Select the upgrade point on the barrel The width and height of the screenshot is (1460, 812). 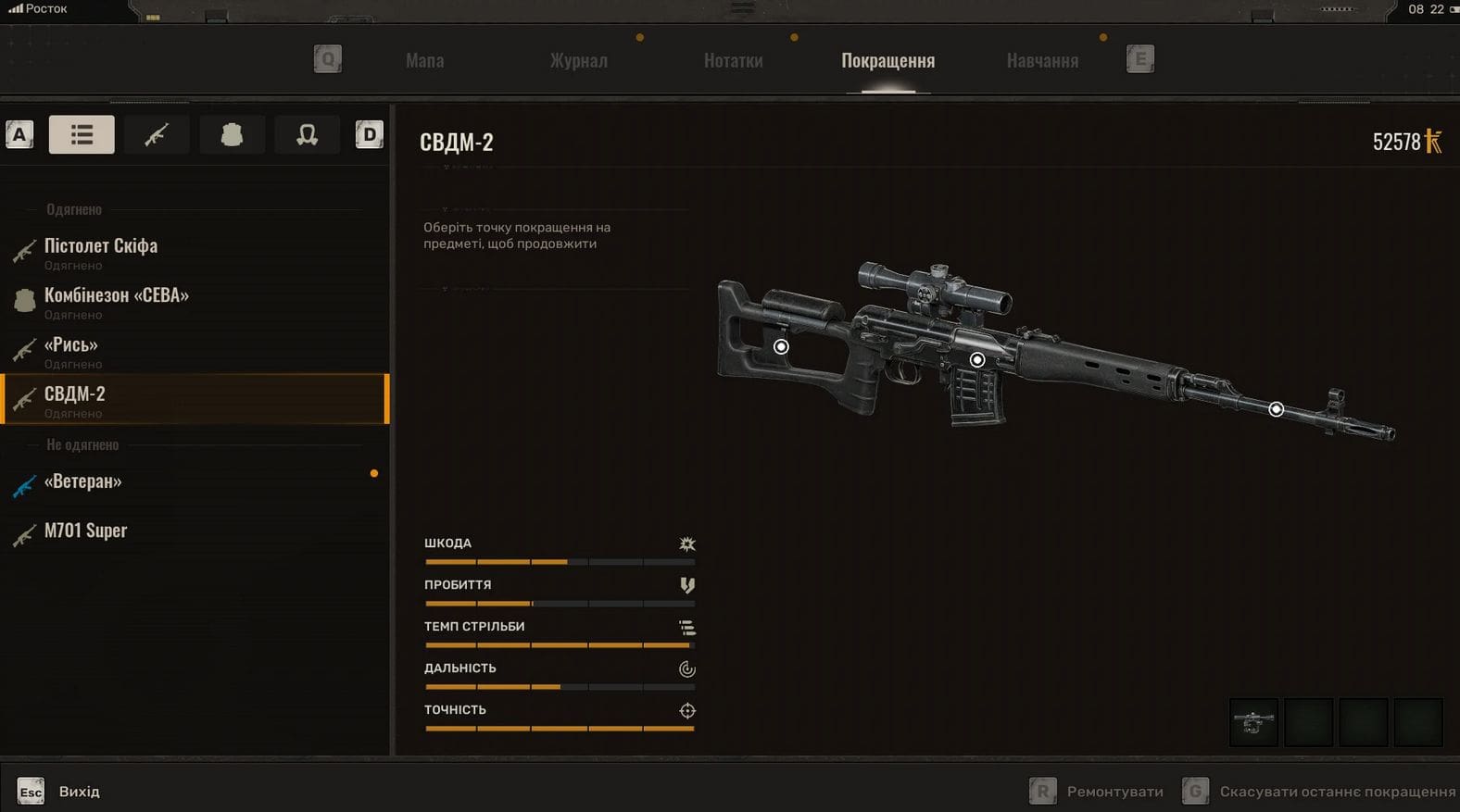1276,408
